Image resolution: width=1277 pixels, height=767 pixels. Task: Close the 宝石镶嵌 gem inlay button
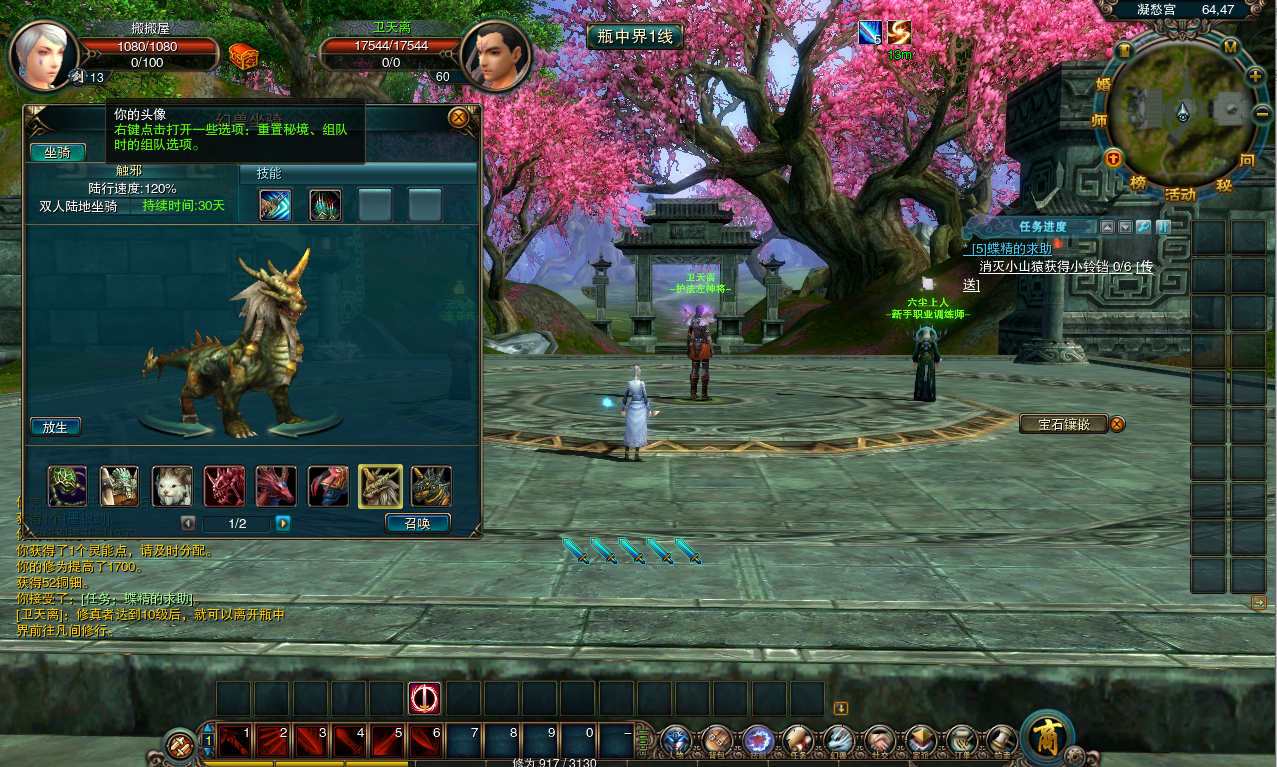(1117, 424)
